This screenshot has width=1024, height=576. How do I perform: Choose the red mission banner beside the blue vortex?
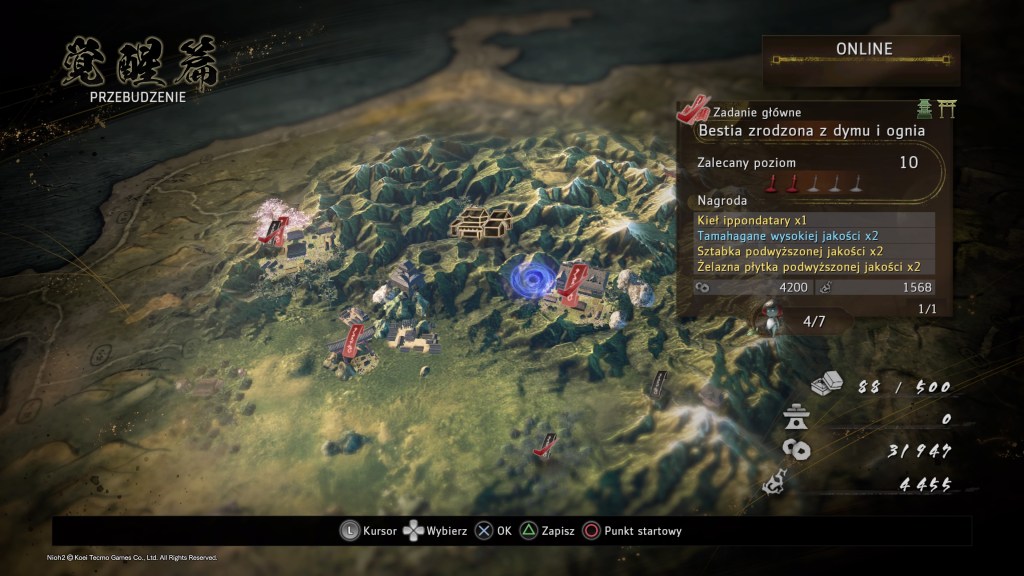(572, 284)
